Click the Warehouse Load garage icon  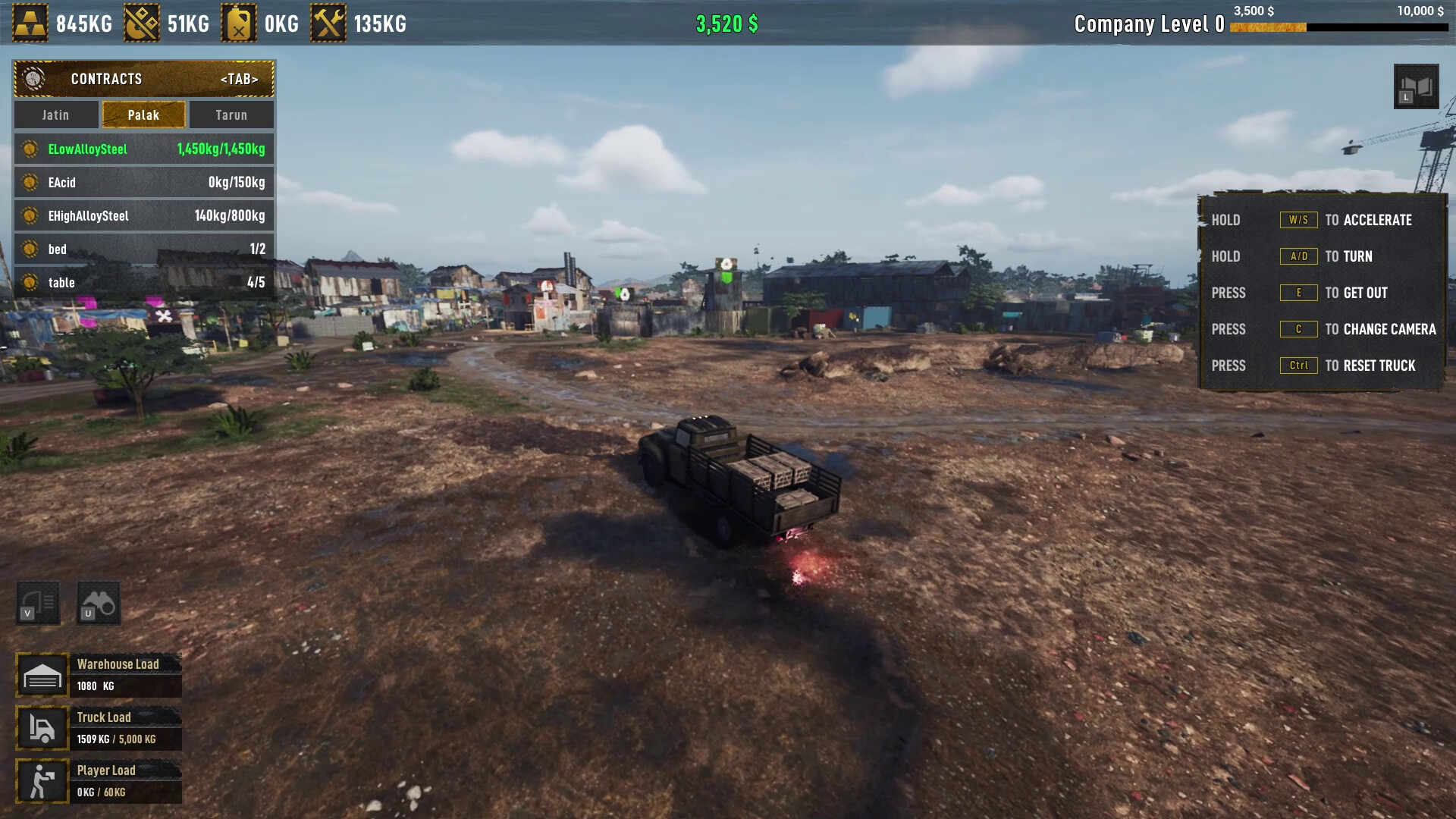[42, 673]
